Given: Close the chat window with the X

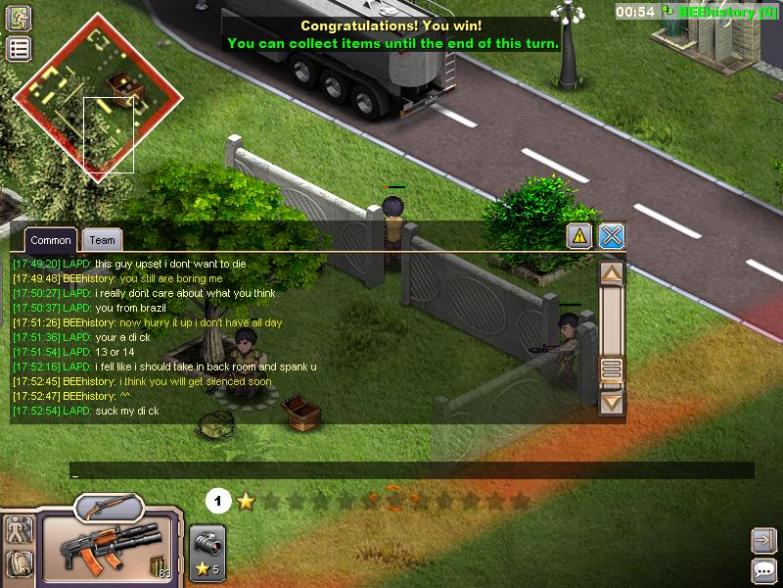Looking at the screenshot, I should click(x=611, y=236).
